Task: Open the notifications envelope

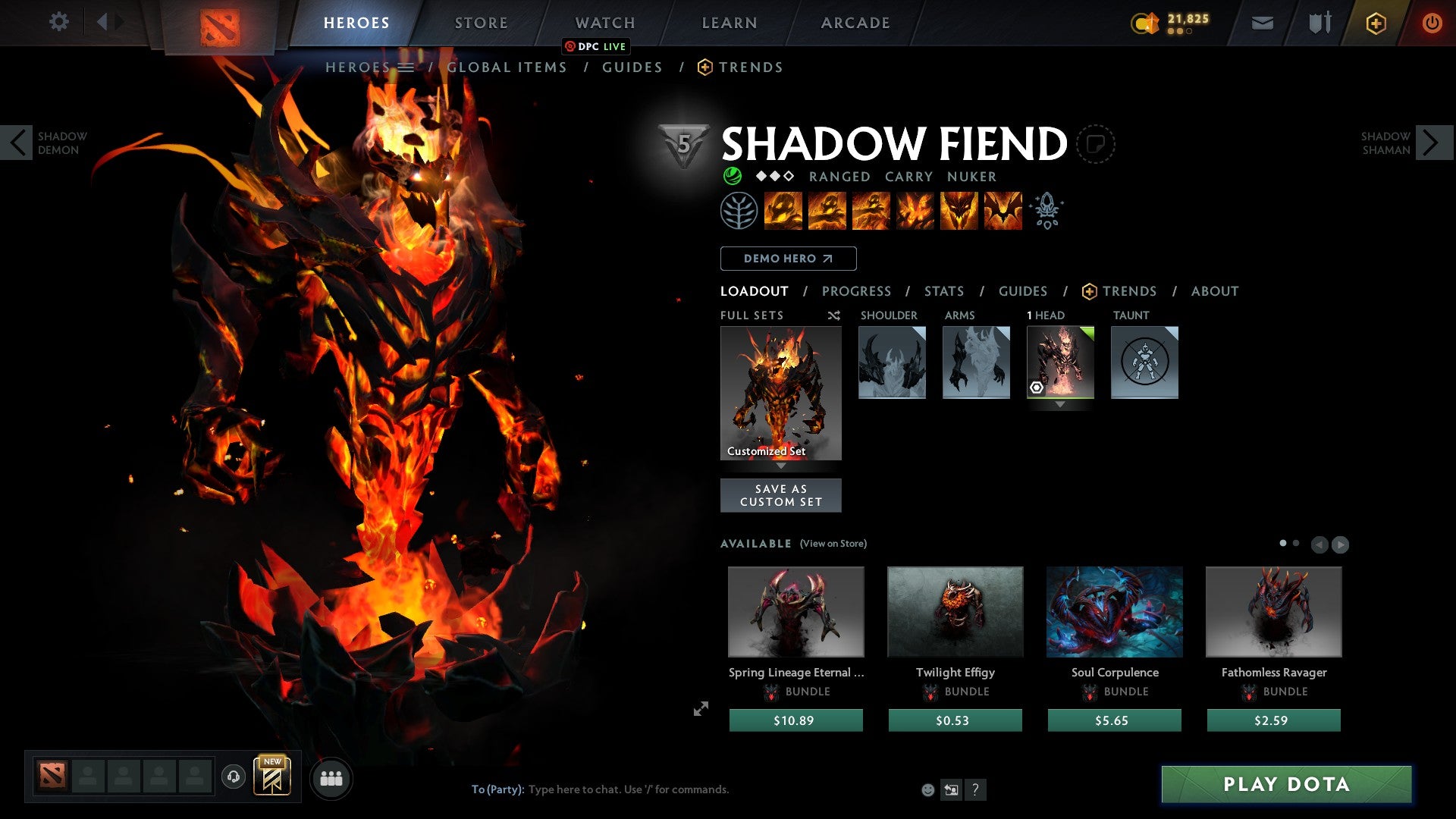Action: click(1261, 22)
